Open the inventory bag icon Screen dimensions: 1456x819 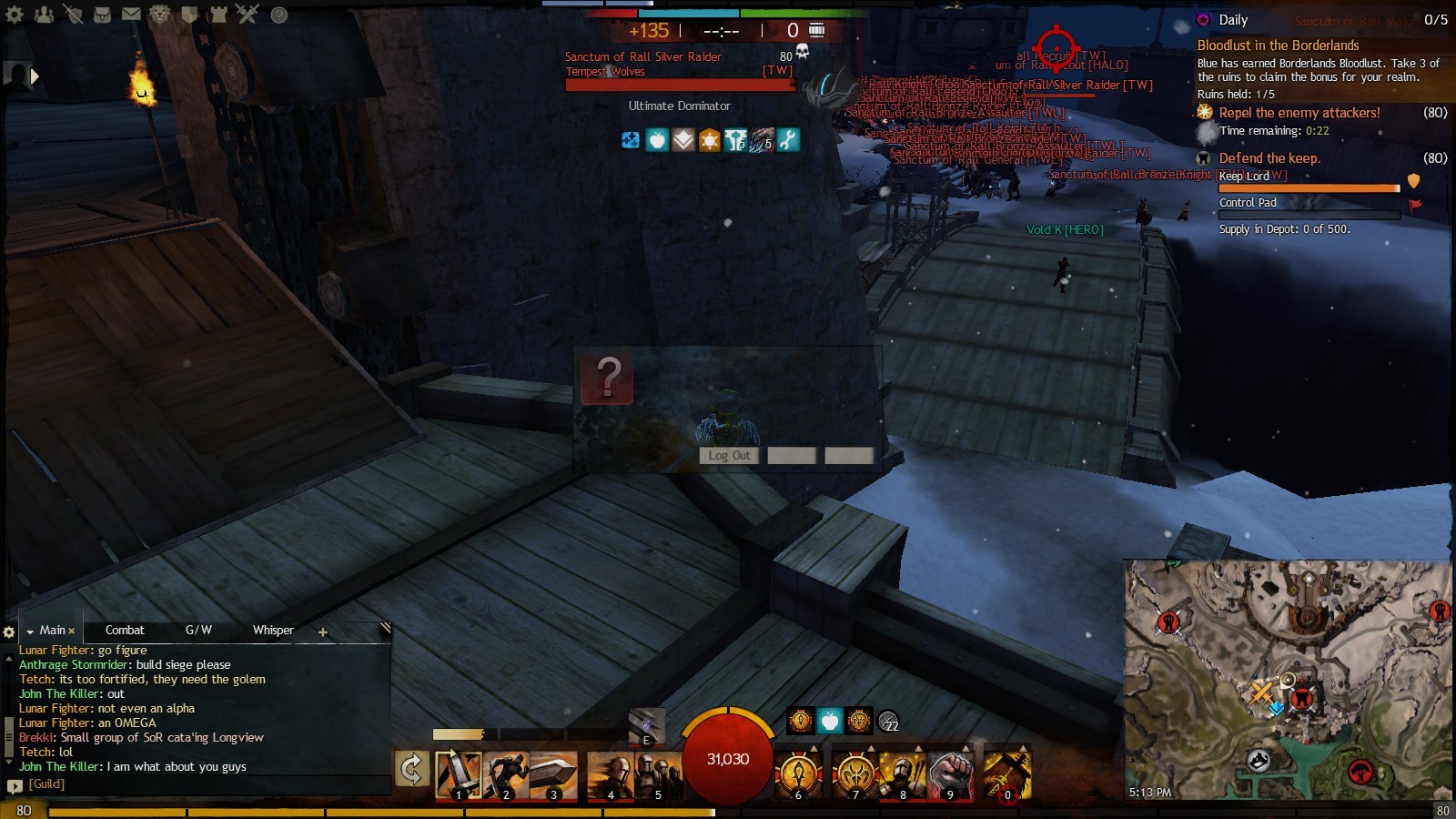[x=102, y=15]
